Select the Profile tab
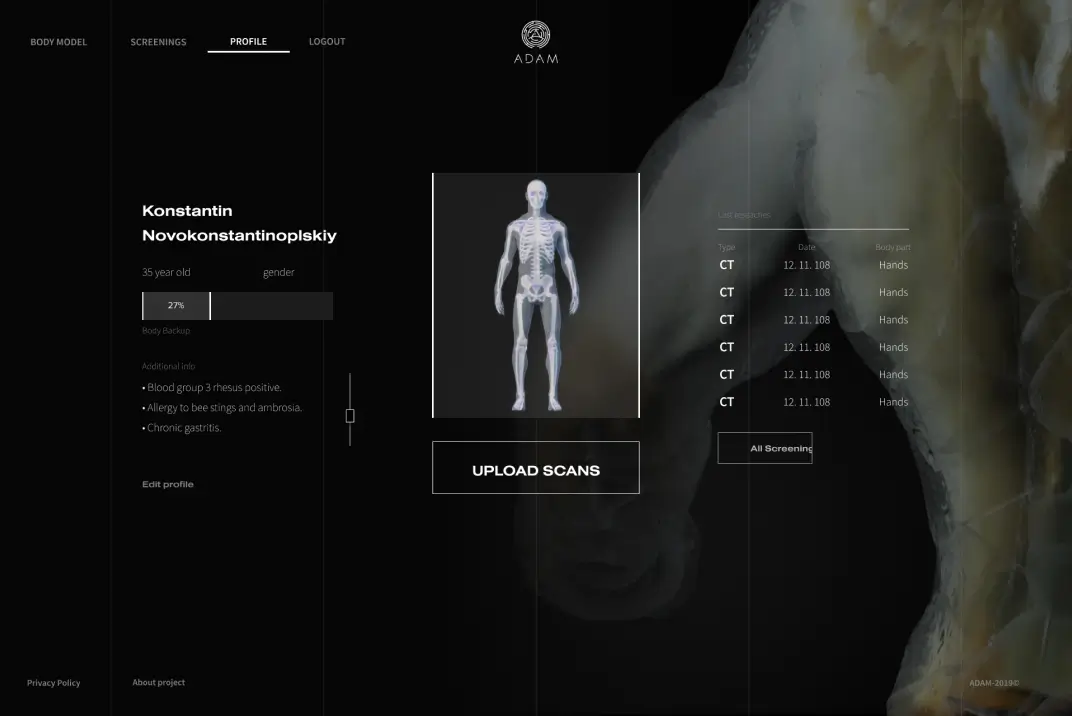This screenshot has width=1072, height=716. click(248, 42)
